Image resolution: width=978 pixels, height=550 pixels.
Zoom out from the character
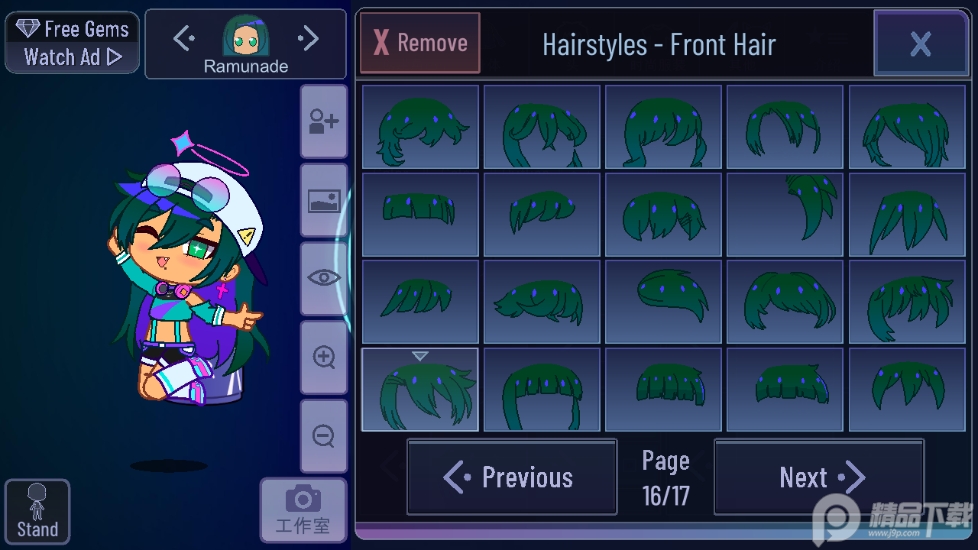point(324,436)
